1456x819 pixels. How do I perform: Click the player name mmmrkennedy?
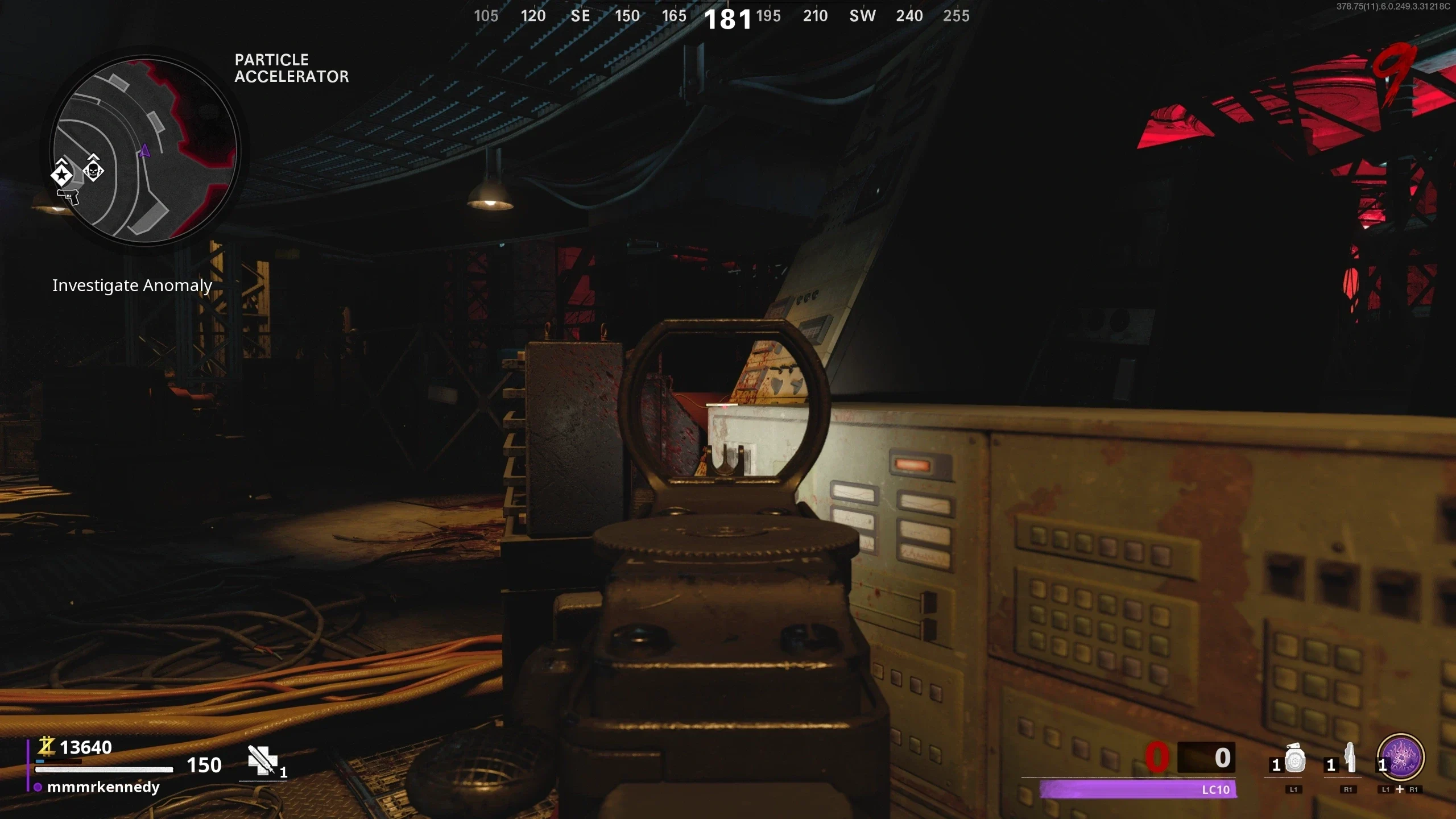pos(103,787)
